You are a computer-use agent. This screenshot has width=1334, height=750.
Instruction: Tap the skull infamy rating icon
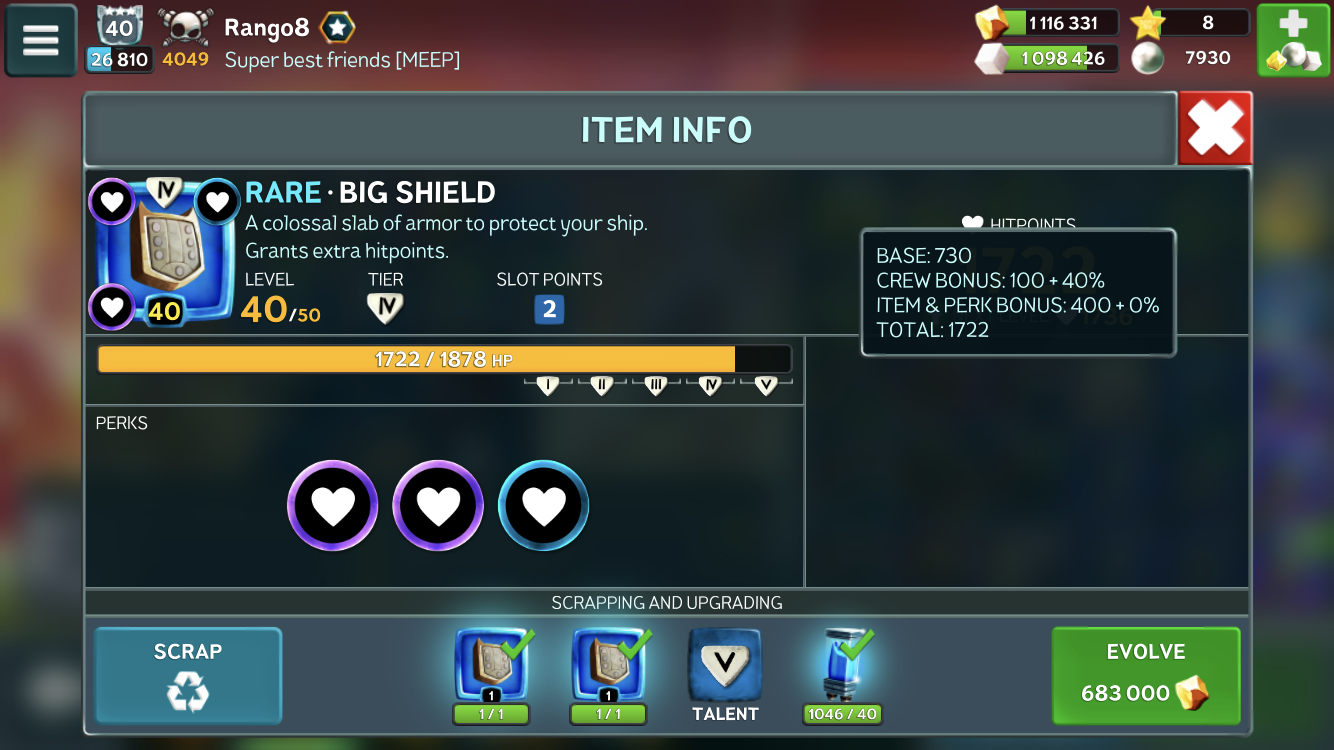[186, 27]
